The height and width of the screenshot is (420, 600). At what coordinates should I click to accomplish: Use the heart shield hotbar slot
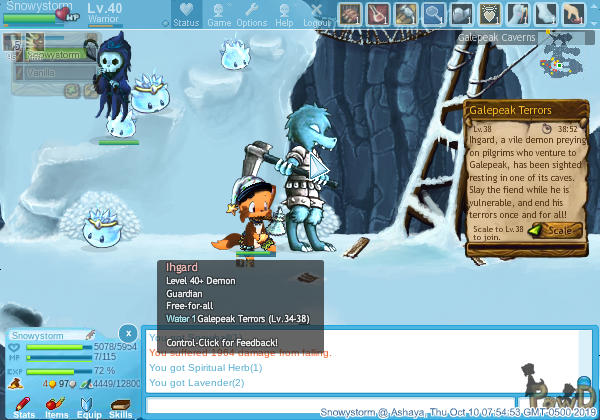pos(490,14)
